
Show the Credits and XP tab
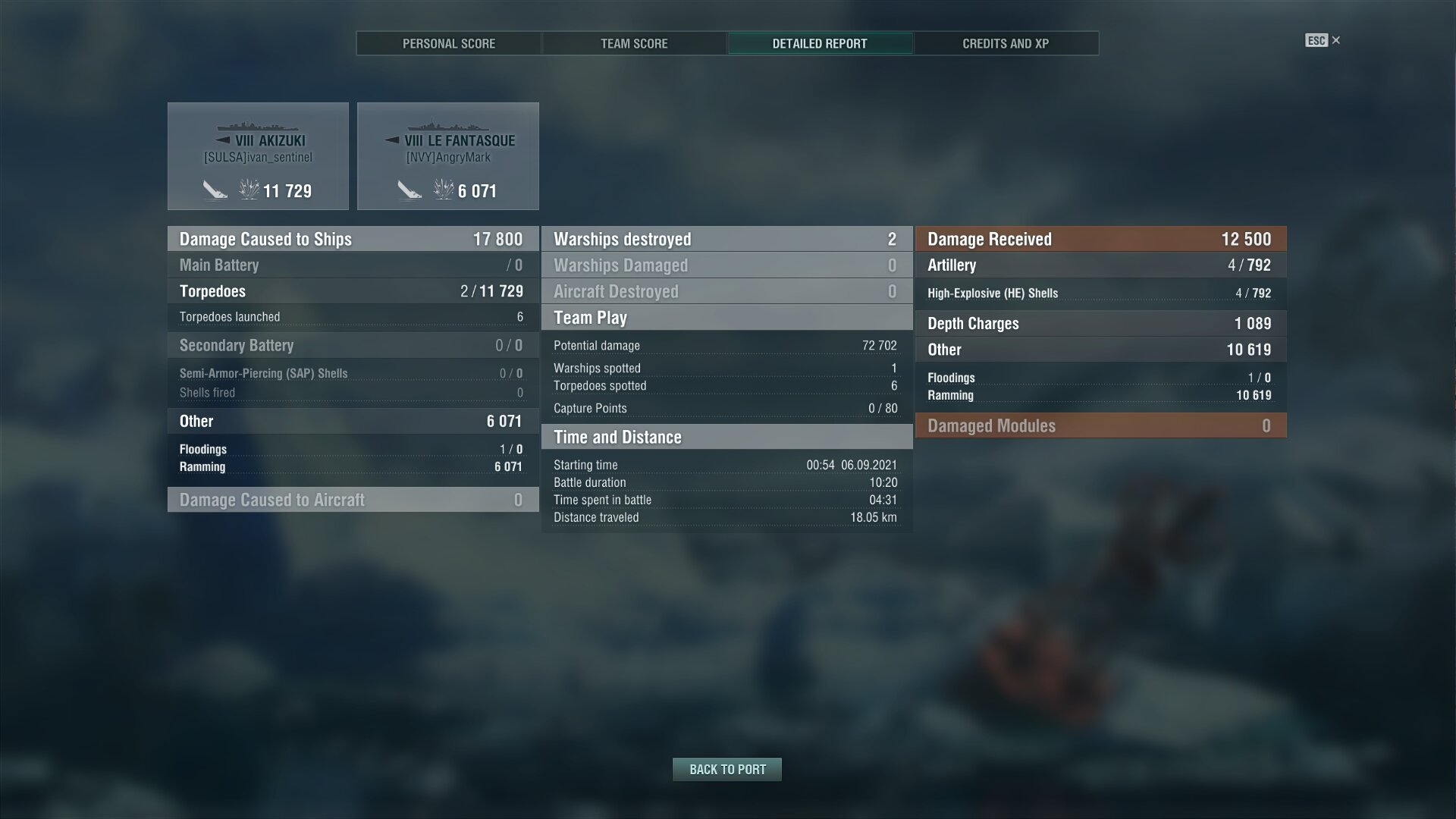(x=1006, y=44)
